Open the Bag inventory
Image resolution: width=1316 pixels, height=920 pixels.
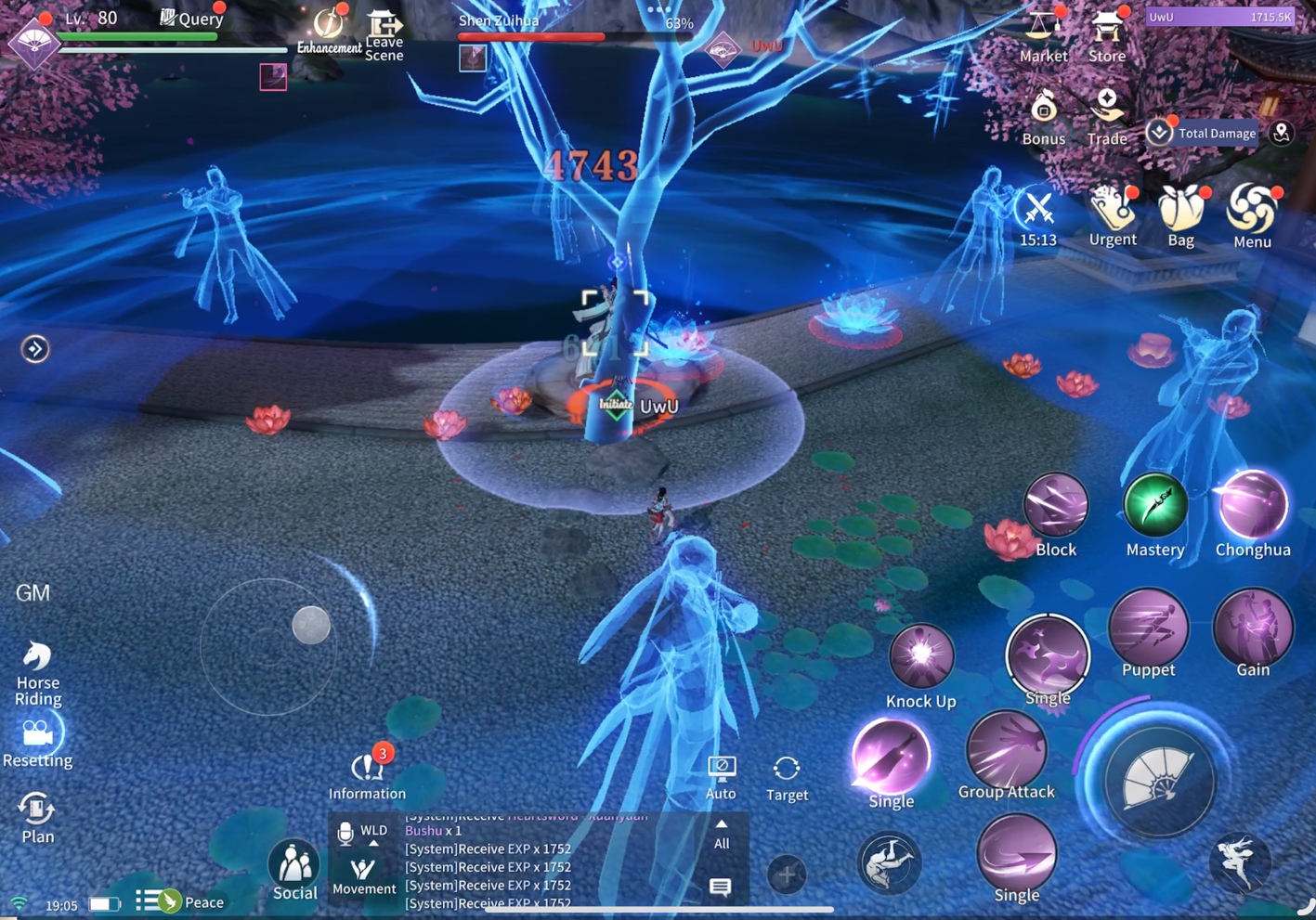[x=1180, y=214]
